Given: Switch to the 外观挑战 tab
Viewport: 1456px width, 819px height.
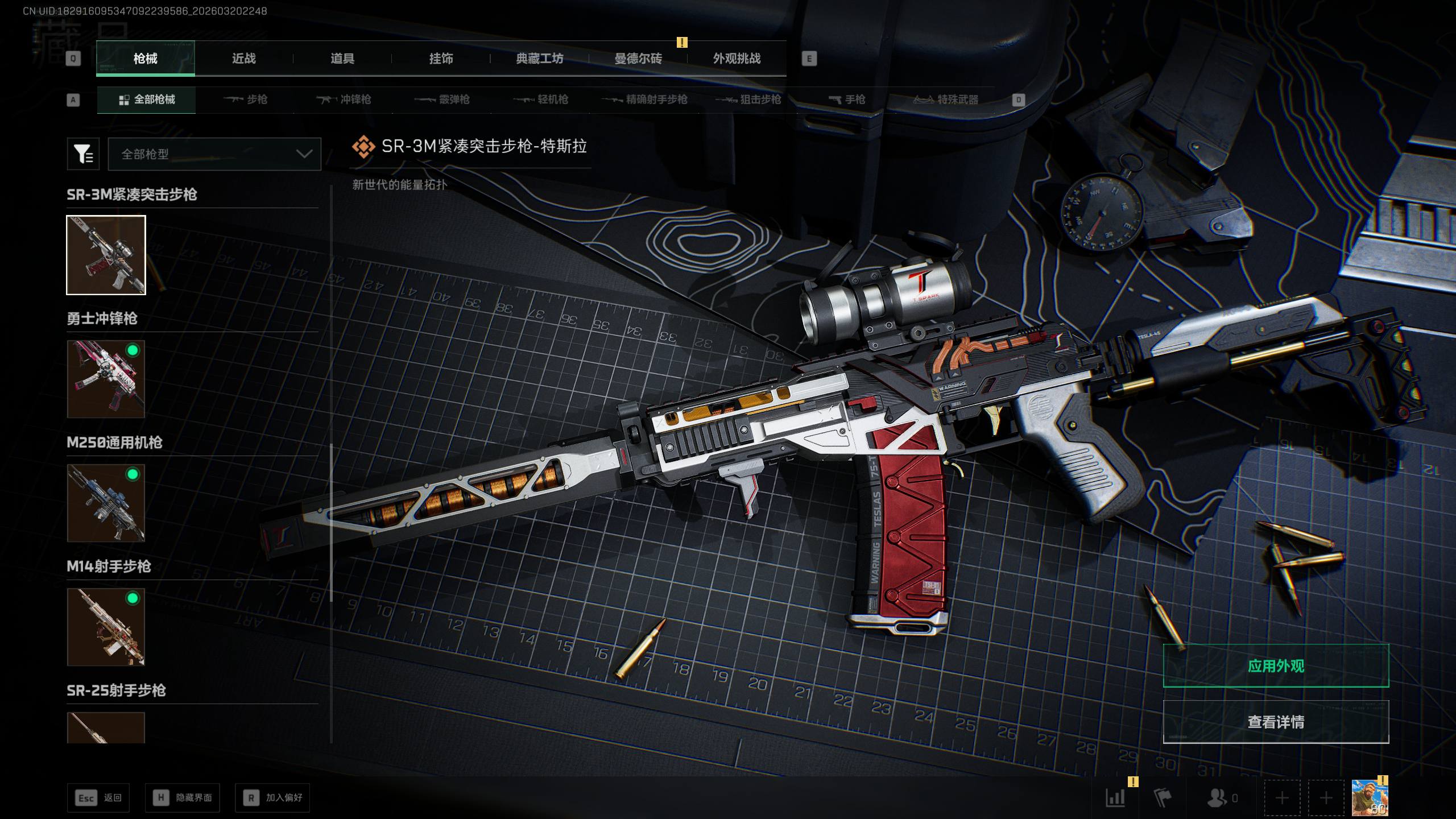Looking at the screenshot, I should point(737,59).
